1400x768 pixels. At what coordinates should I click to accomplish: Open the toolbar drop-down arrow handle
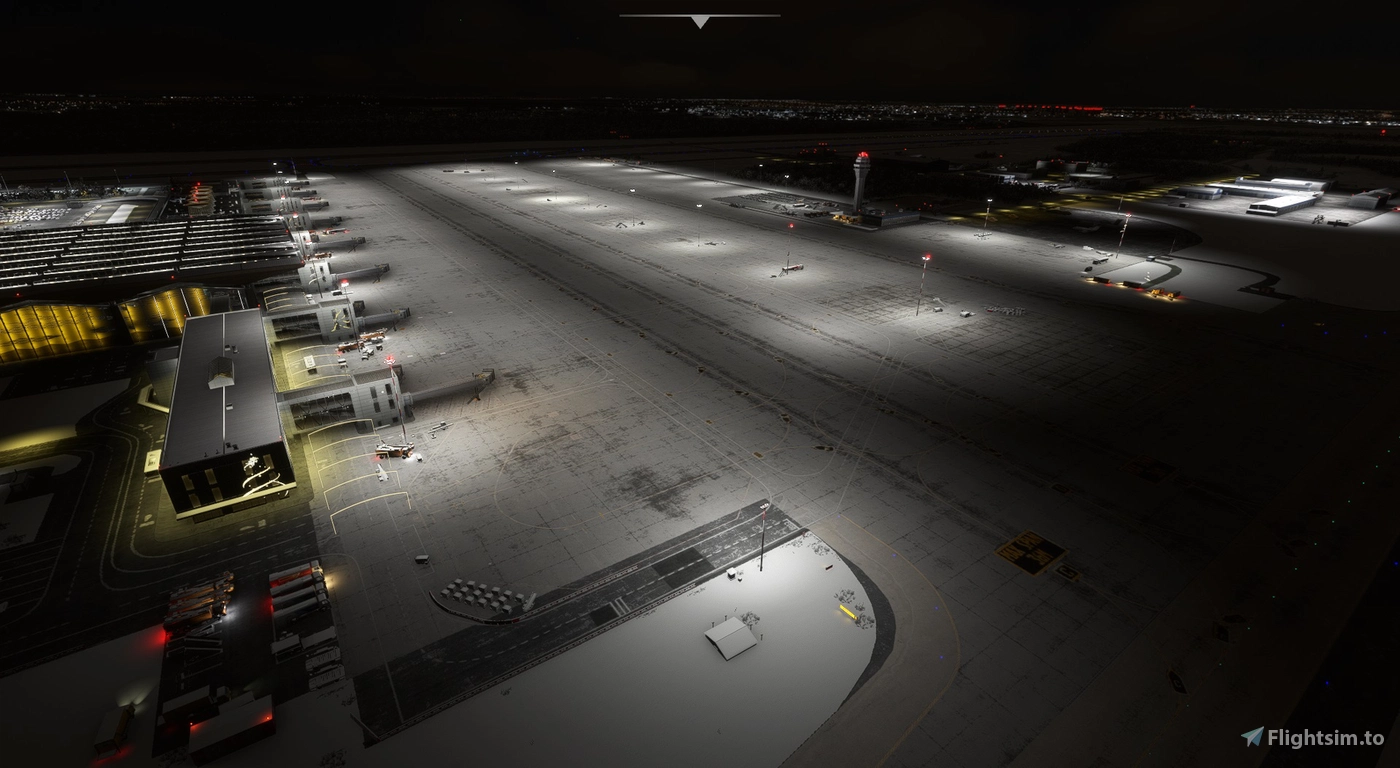[700, 21]
